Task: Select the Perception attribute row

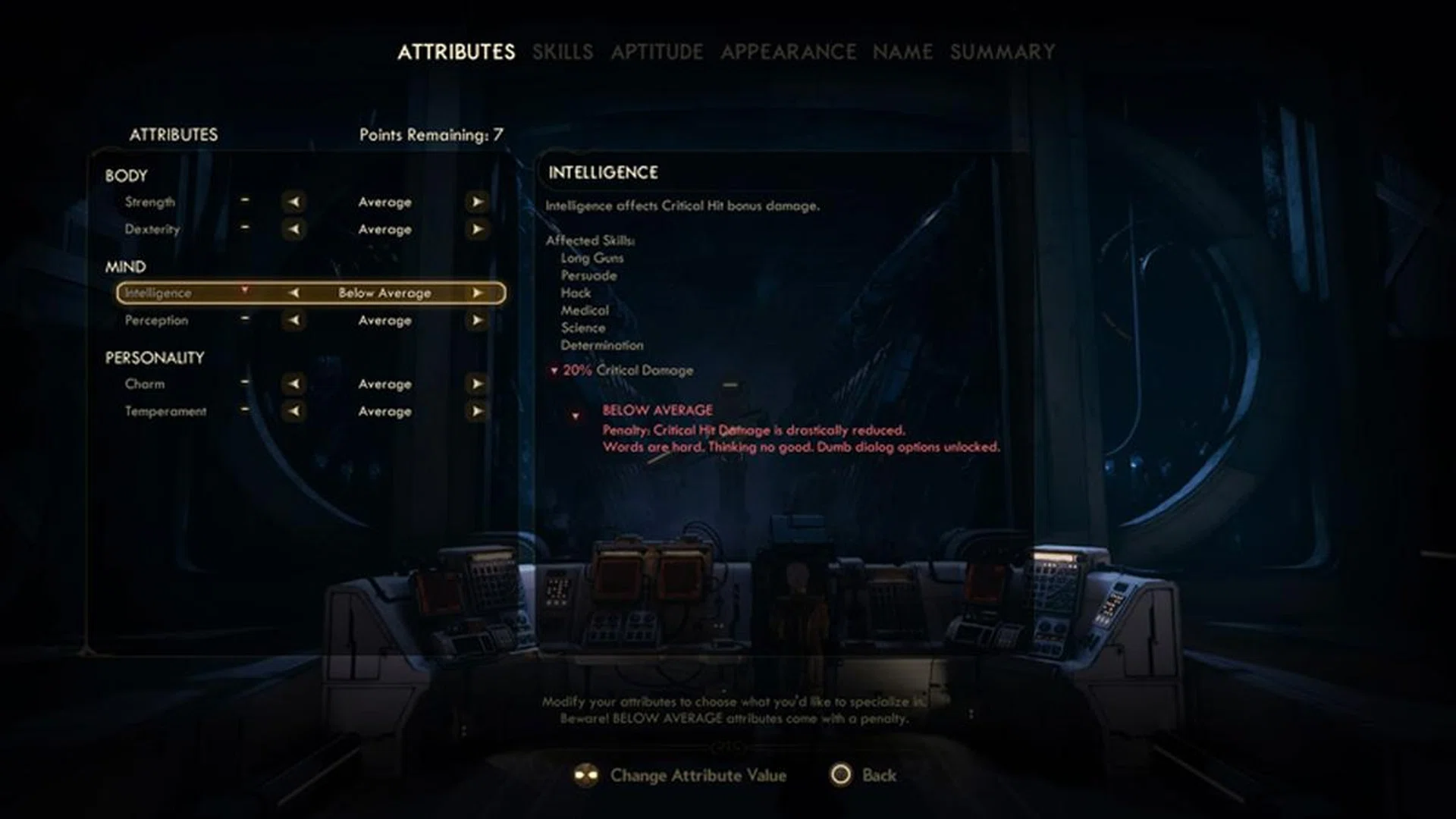Action: (156, 320)
